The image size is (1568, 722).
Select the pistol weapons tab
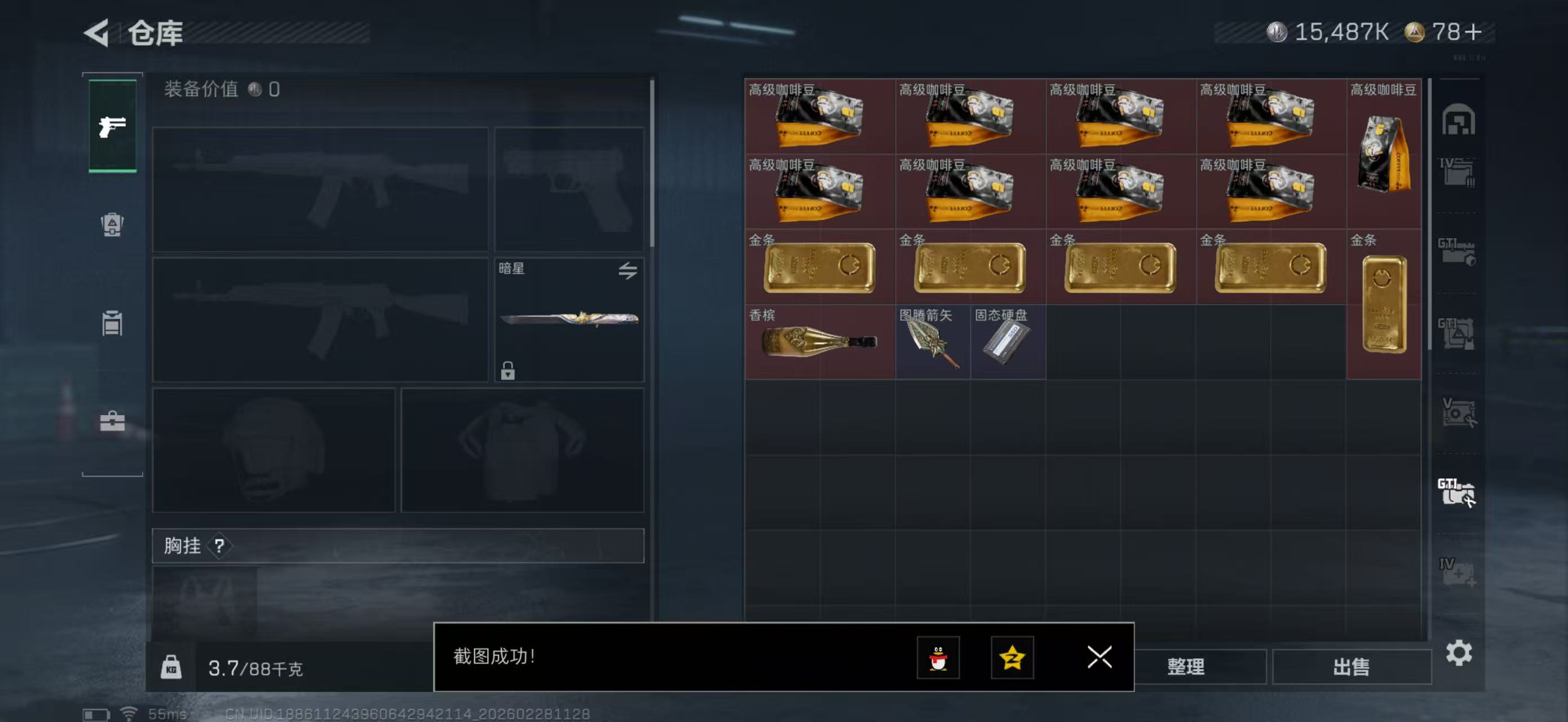coord(113,126)
